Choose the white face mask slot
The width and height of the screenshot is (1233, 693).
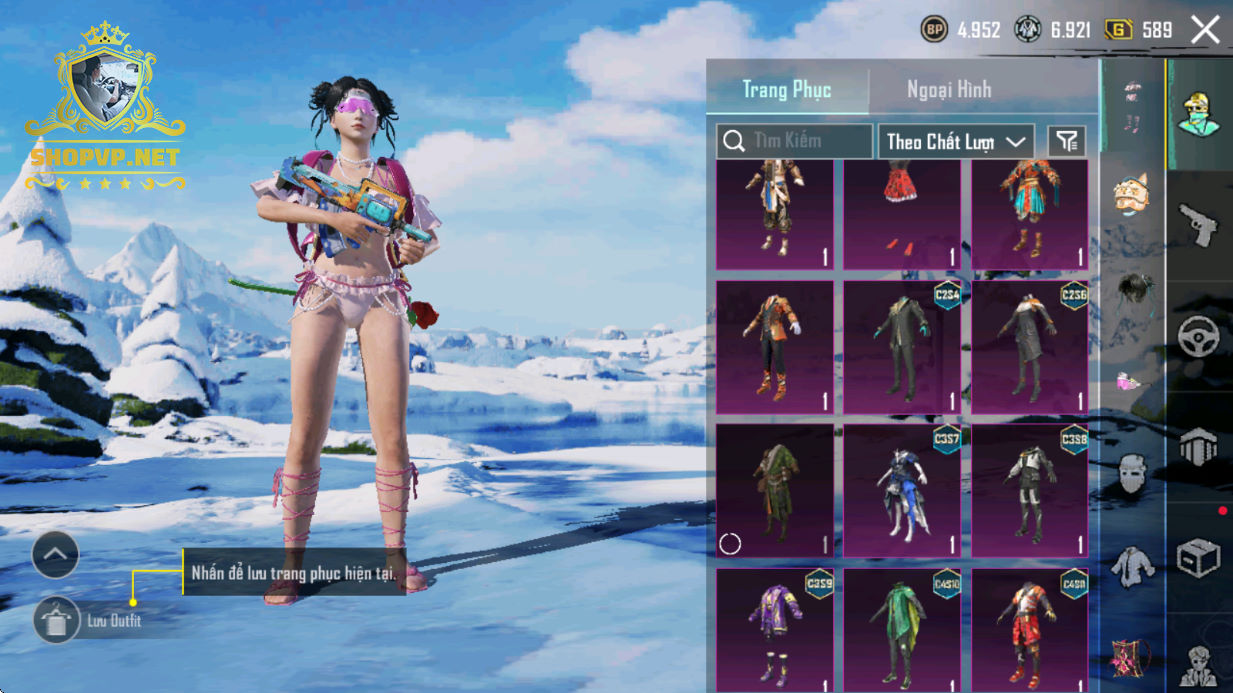[1132, 474]
